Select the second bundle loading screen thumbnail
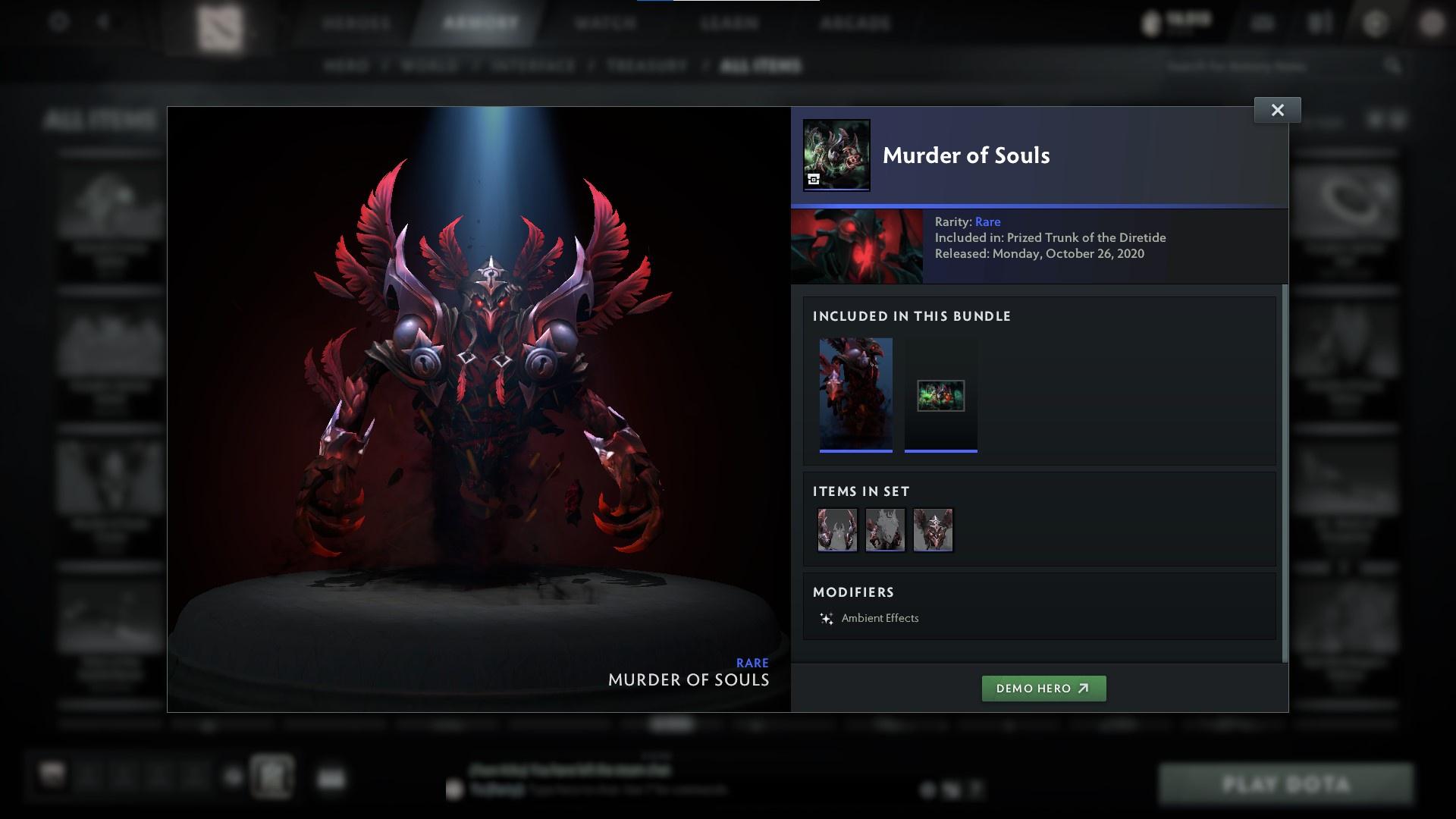The width and height of the screenshot is (1456, 819). (x=940, y=394)
